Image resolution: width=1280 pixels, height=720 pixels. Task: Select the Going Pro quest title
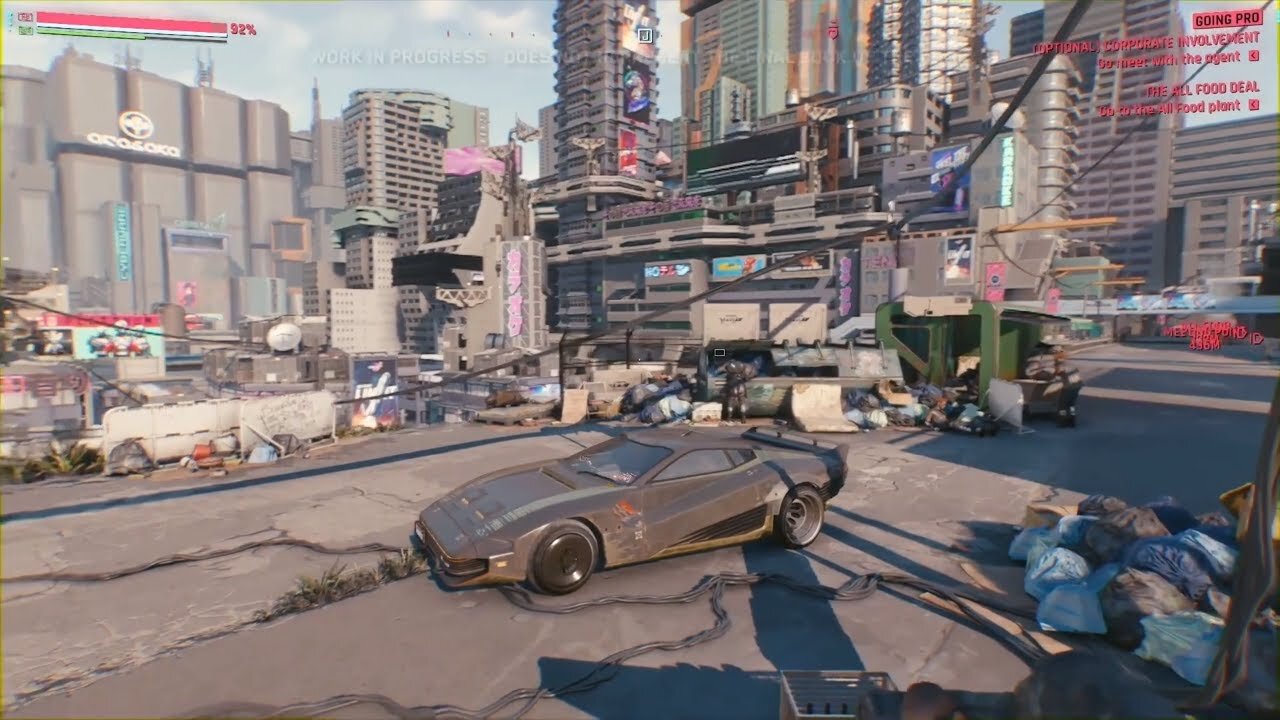pos(1226,20)
